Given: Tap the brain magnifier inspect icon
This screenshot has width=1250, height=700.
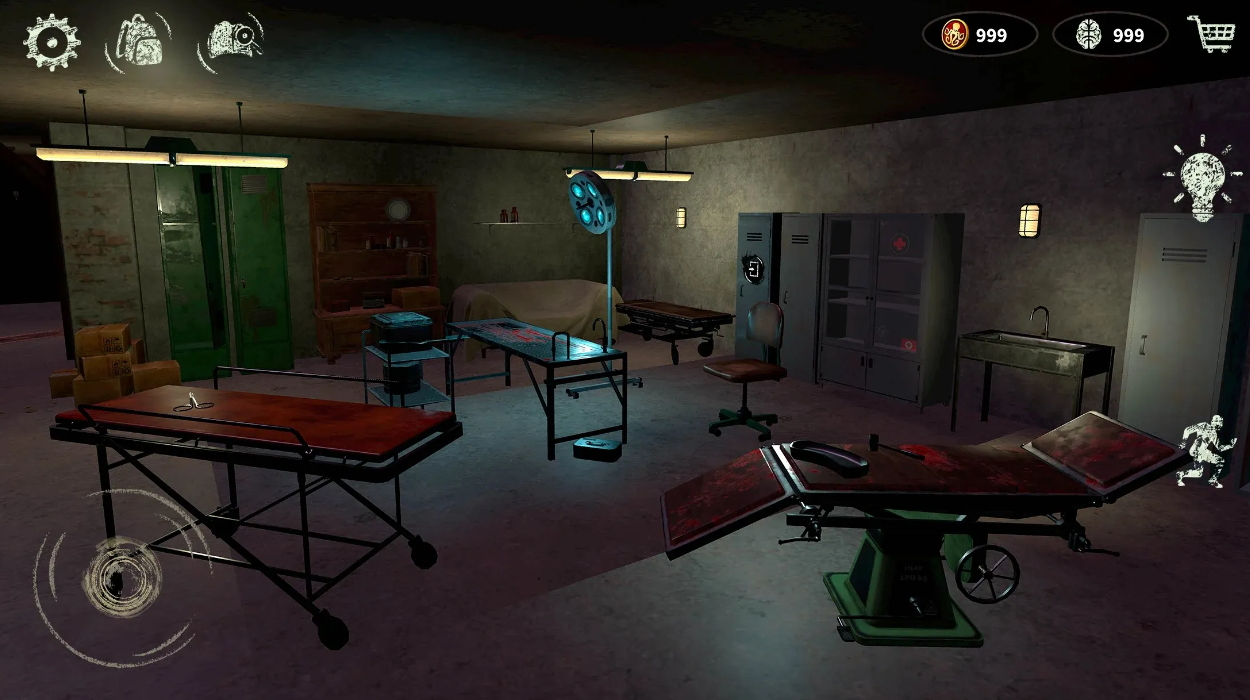Looking at the screenshot, I should (x=231, y=40).
